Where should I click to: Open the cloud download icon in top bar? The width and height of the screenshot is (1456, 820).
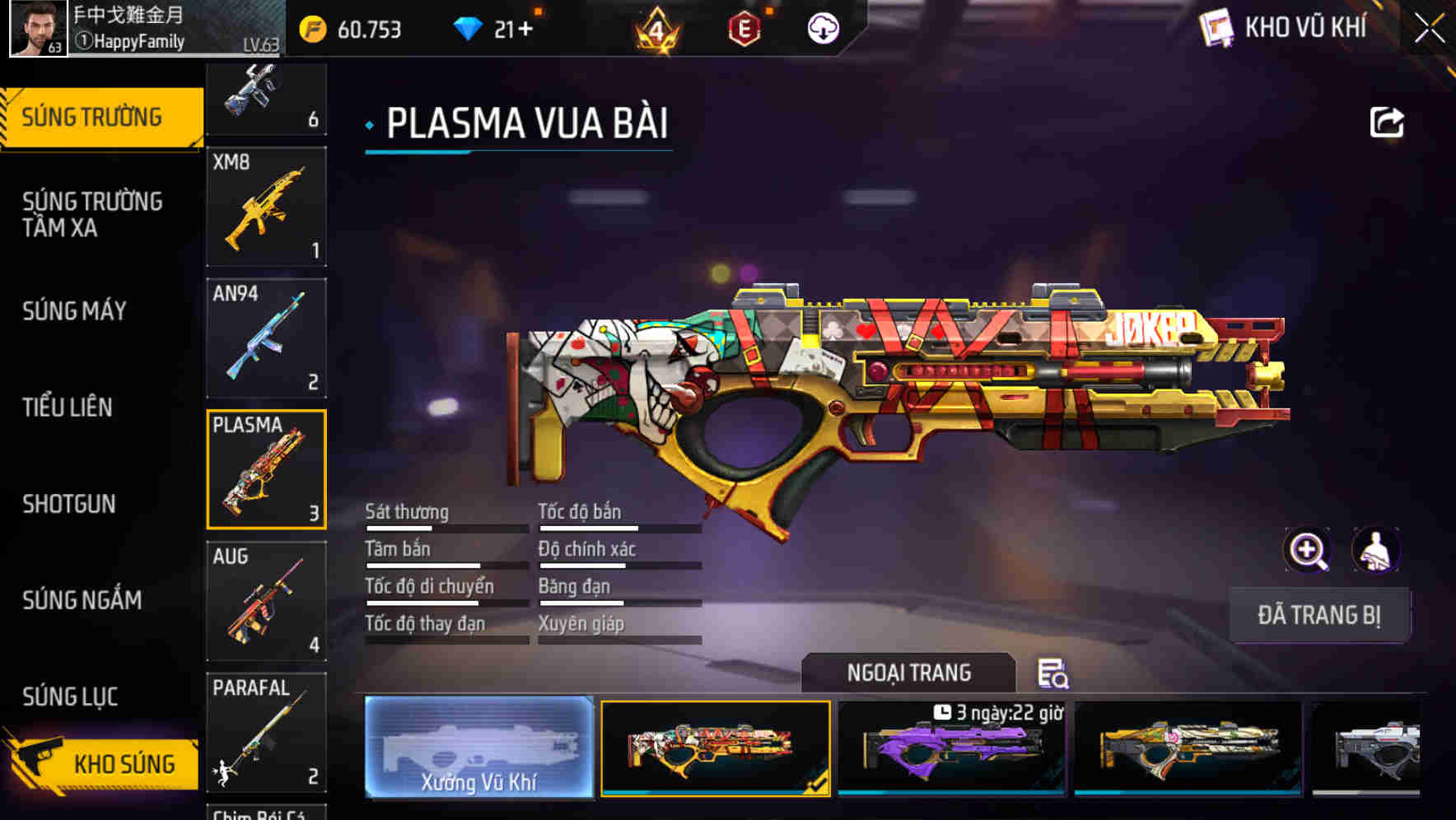823,30
